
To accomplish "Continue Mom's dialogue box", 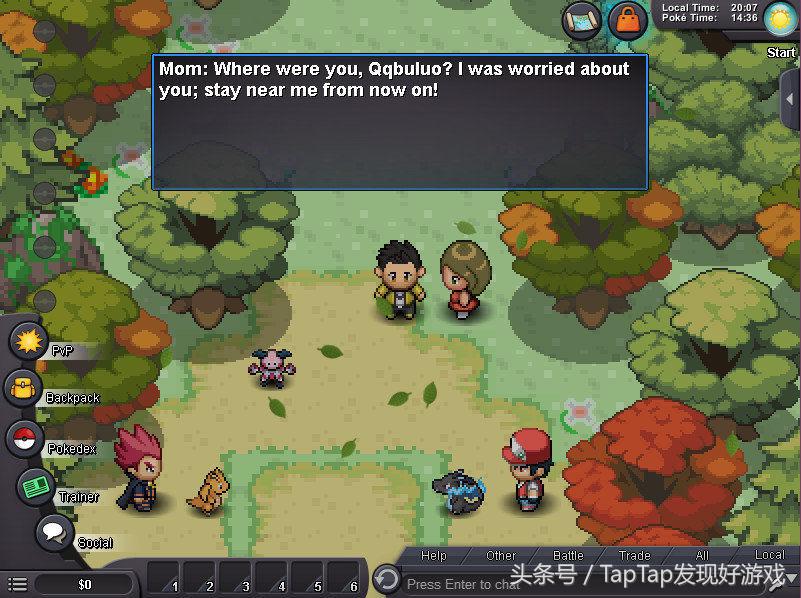I will pos(399,121).
